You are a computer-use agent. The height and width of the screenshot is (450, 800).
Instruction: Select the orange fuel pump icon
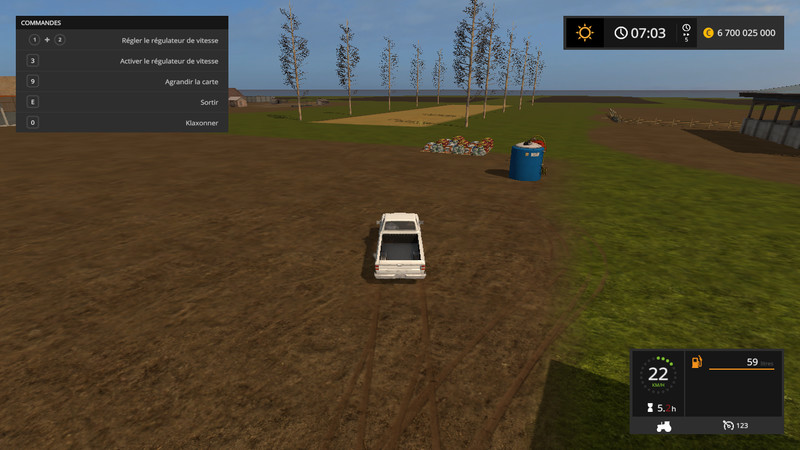(x=697, y=361)
